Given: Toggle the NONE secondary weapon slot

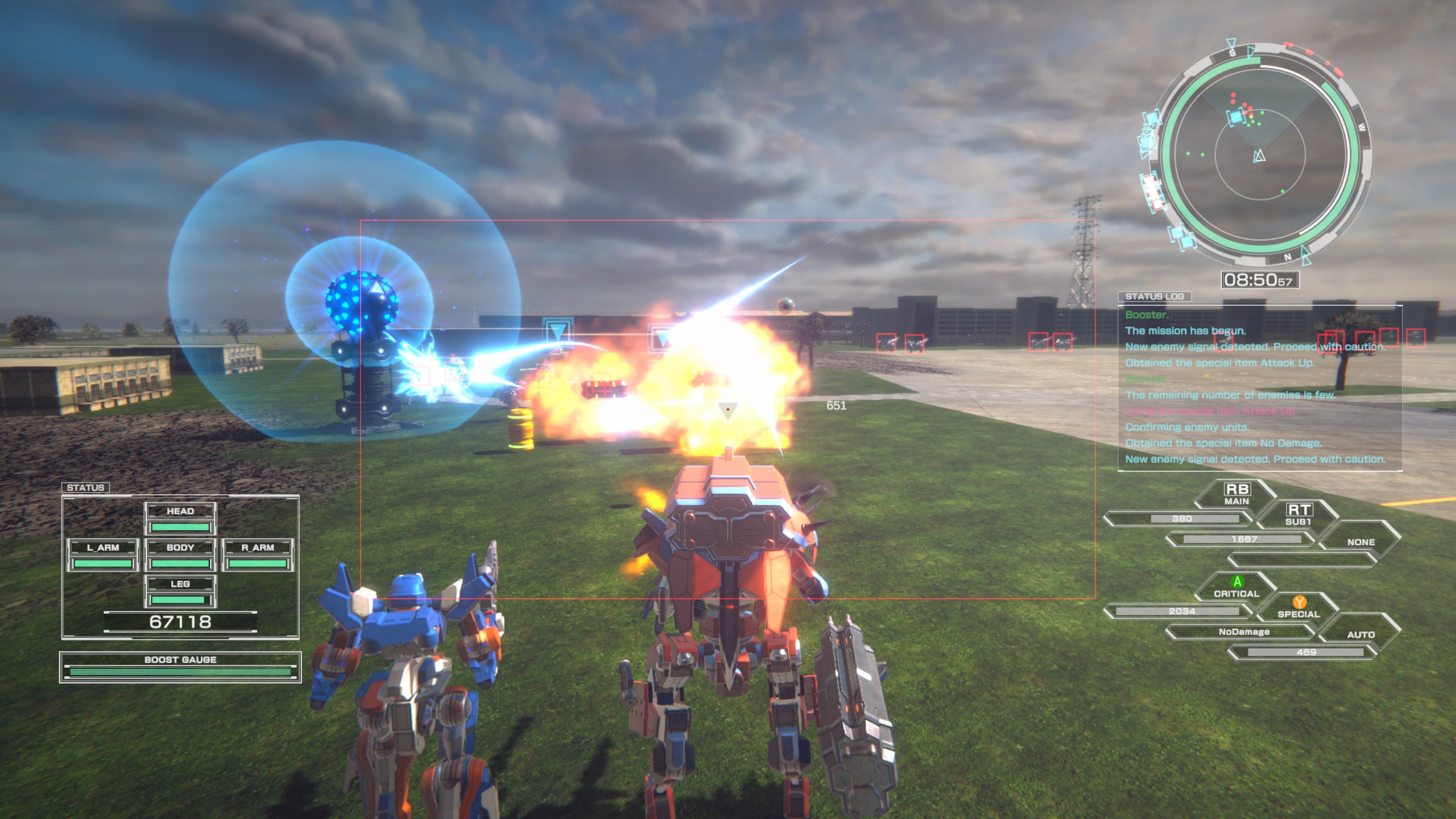Looking at the screenshot, I should point(1362,542).
